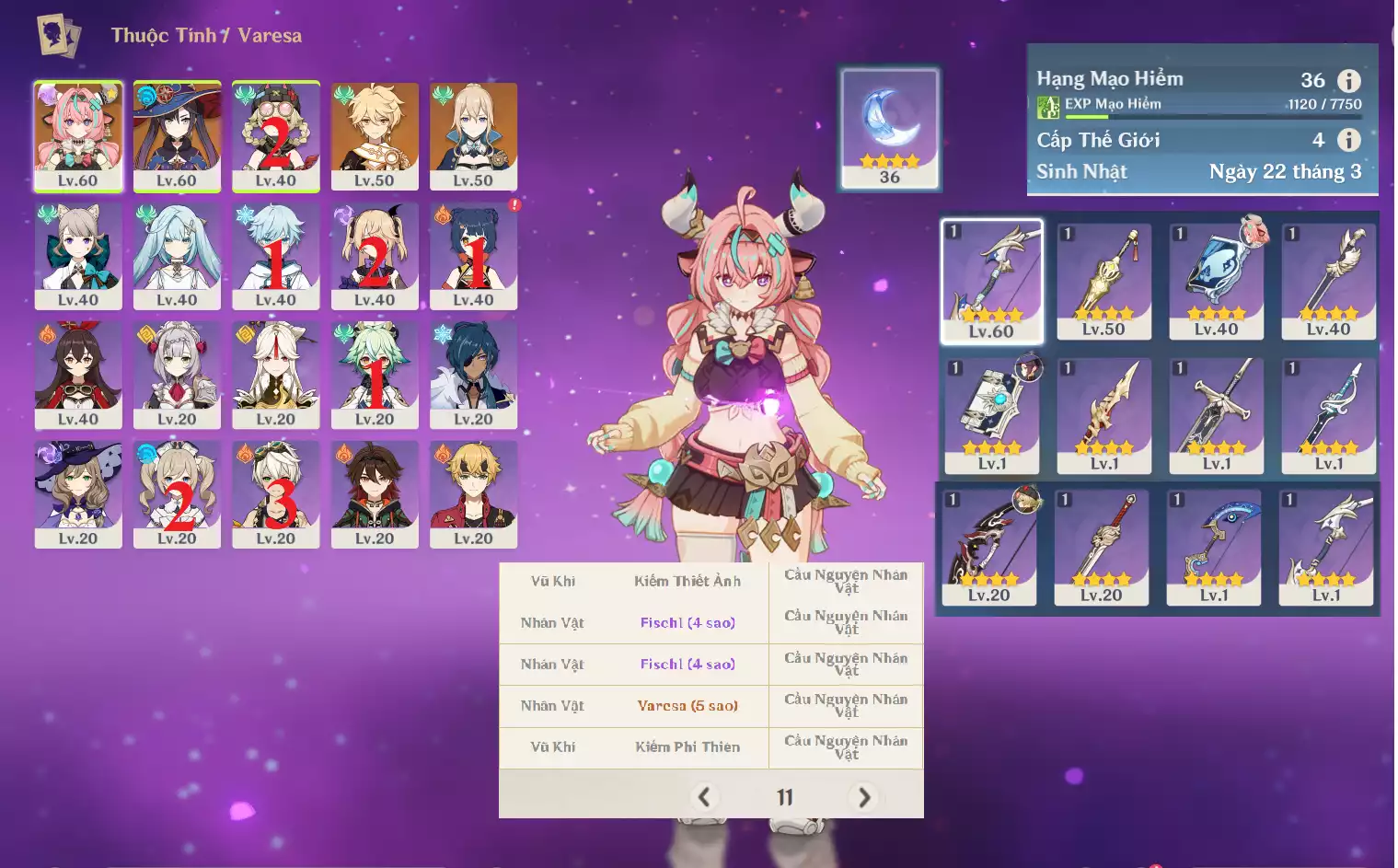Choose the blue catalyst book at Lv.40
Viewport: 1398px width, 868px height.
pos(1216,281)
